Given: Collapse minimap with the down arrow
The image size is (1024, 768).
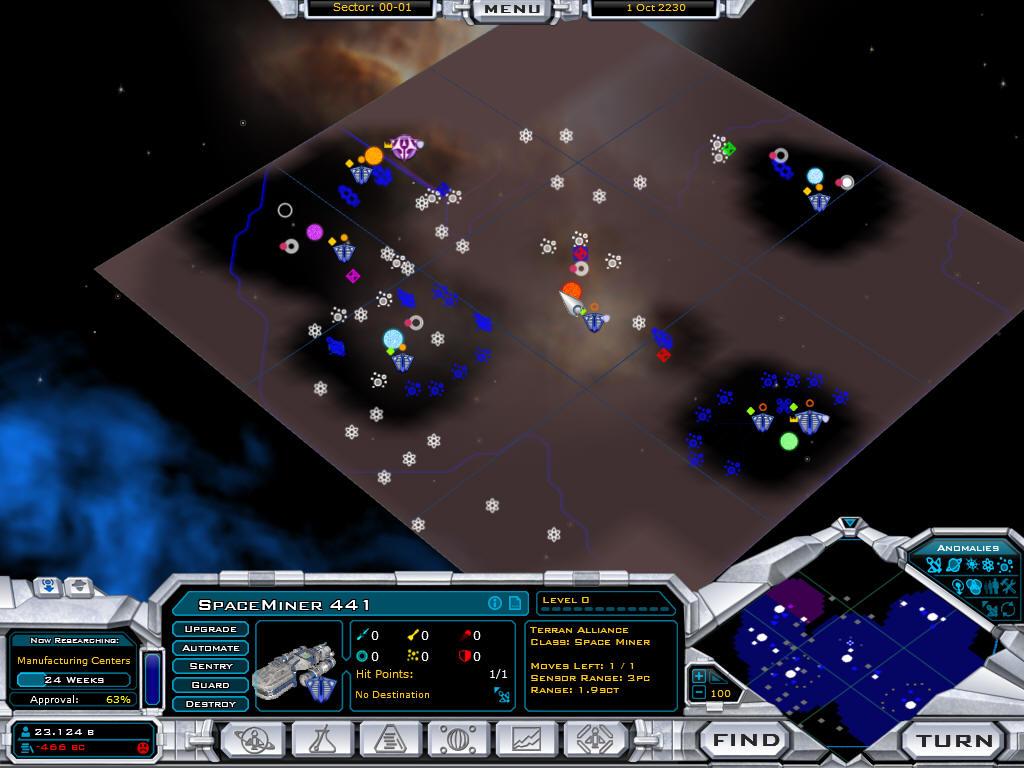Looking at the screenshot, I should click(850, 523).
